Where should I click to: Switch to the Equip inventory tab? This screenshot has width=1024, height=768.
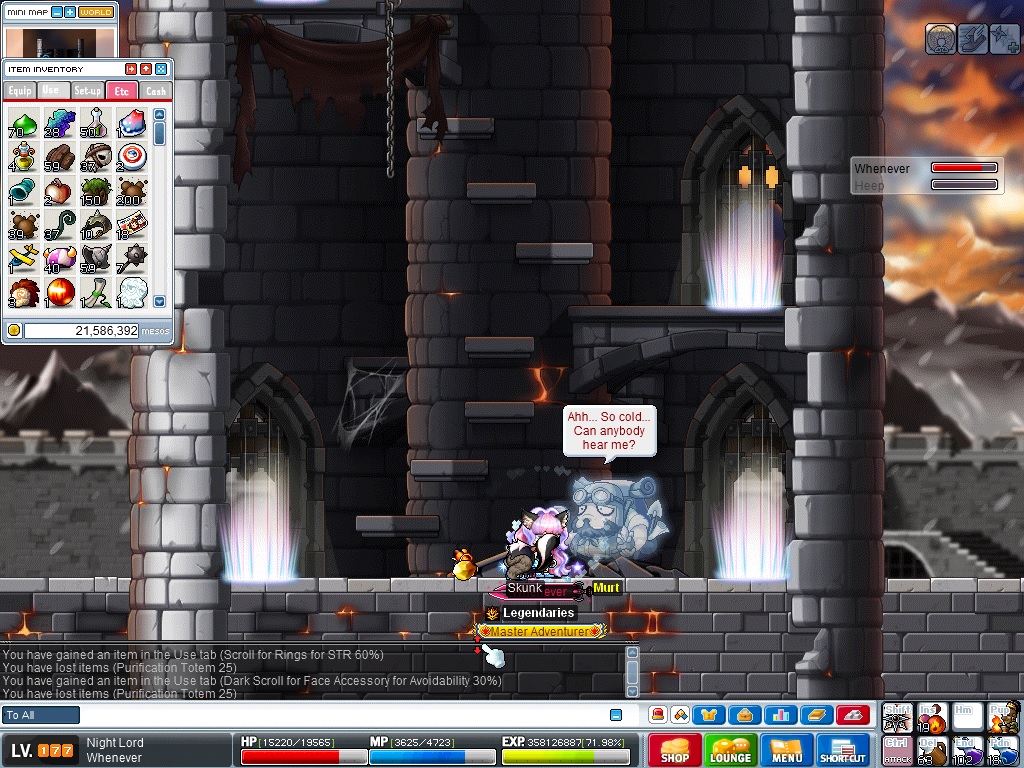pyautogui.click(x=20, y=91)
